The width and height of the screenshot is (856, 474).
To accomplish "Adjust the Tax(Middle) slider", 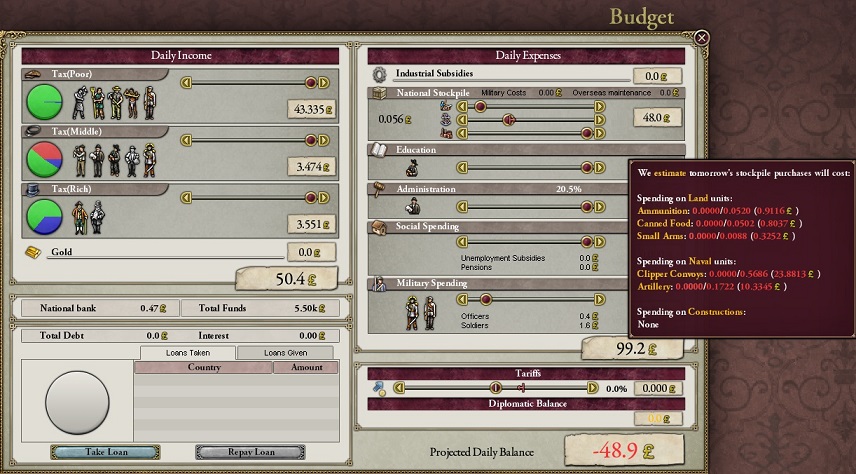I will tap(310, 141).
